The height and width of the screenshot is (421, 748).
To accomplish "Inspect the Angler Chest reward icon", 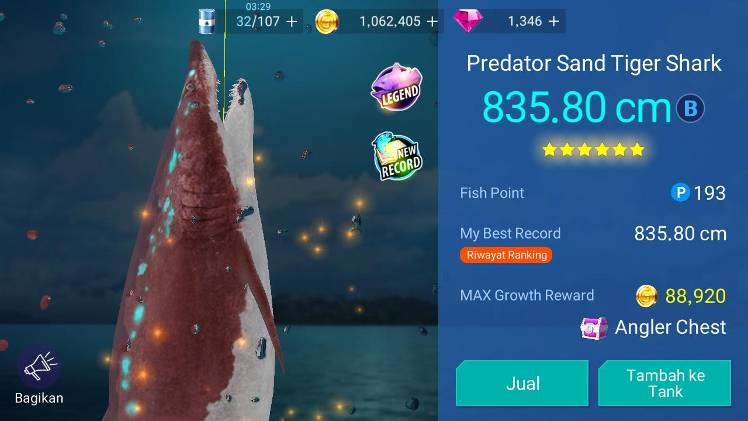I will pos(594,328).
